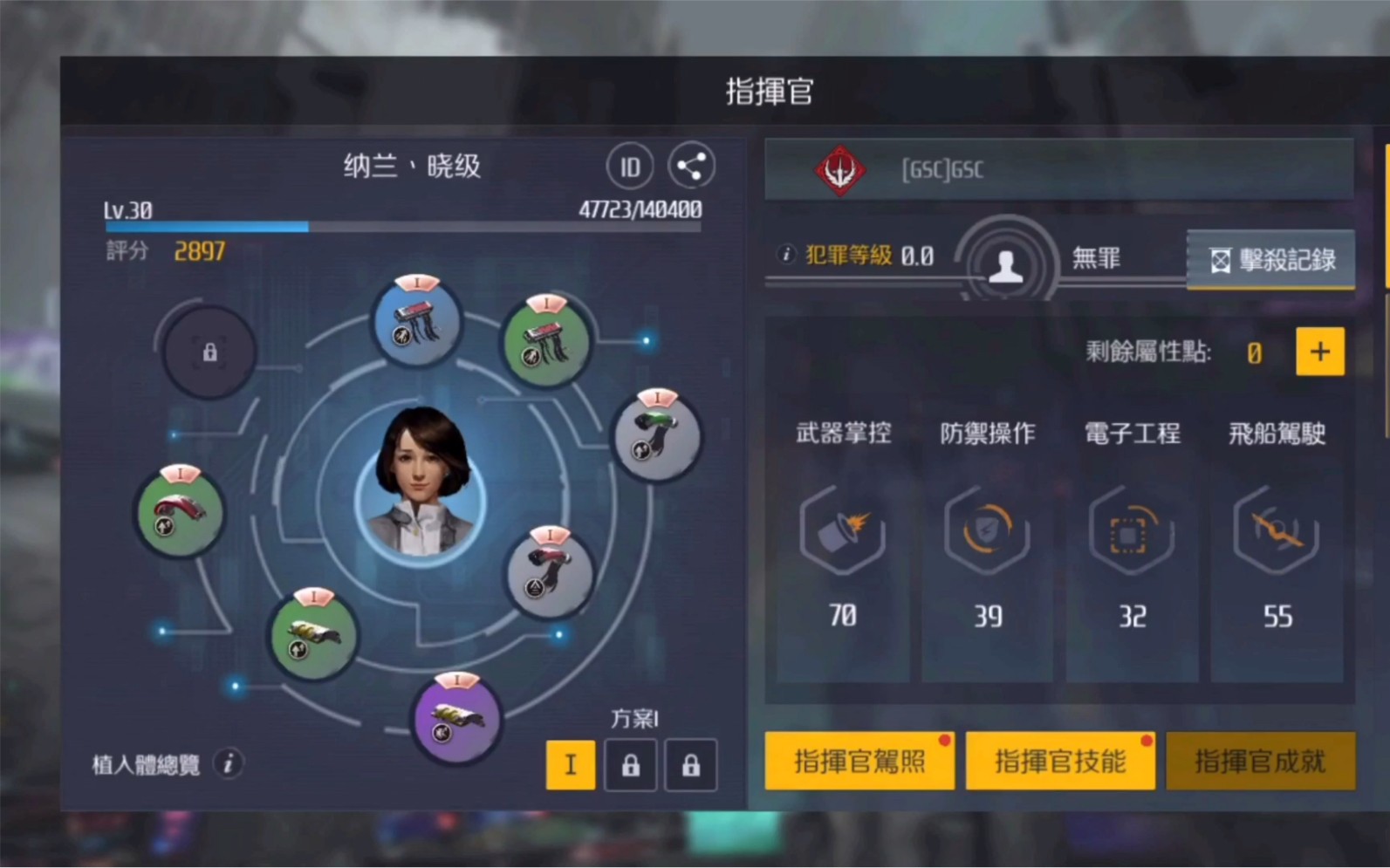Open the commander ID display

tap(630, 166)
